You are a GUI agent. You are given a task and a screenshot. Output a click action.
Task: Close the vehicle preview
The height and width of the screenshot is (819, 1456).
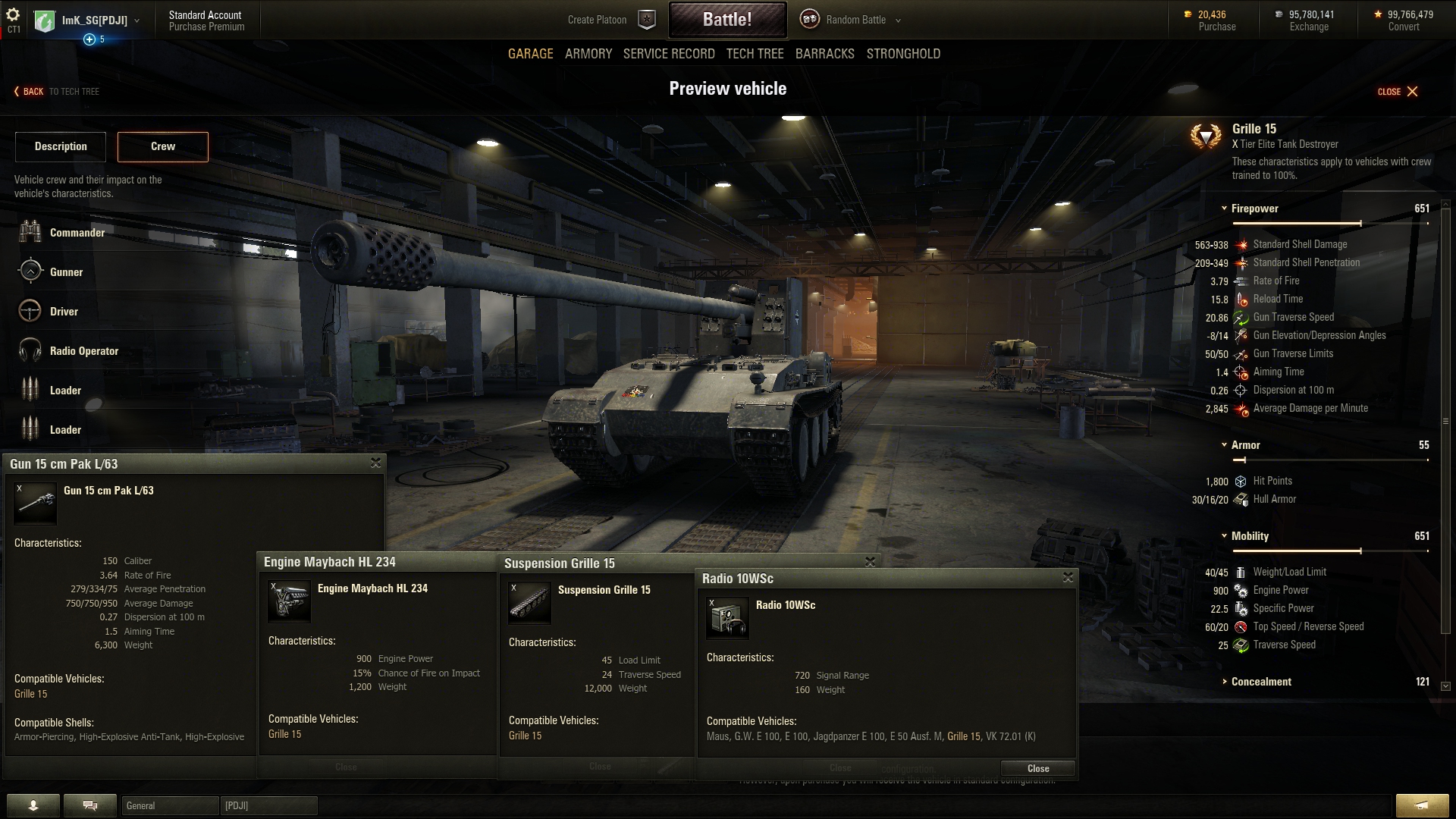[x=1398, y=92]
